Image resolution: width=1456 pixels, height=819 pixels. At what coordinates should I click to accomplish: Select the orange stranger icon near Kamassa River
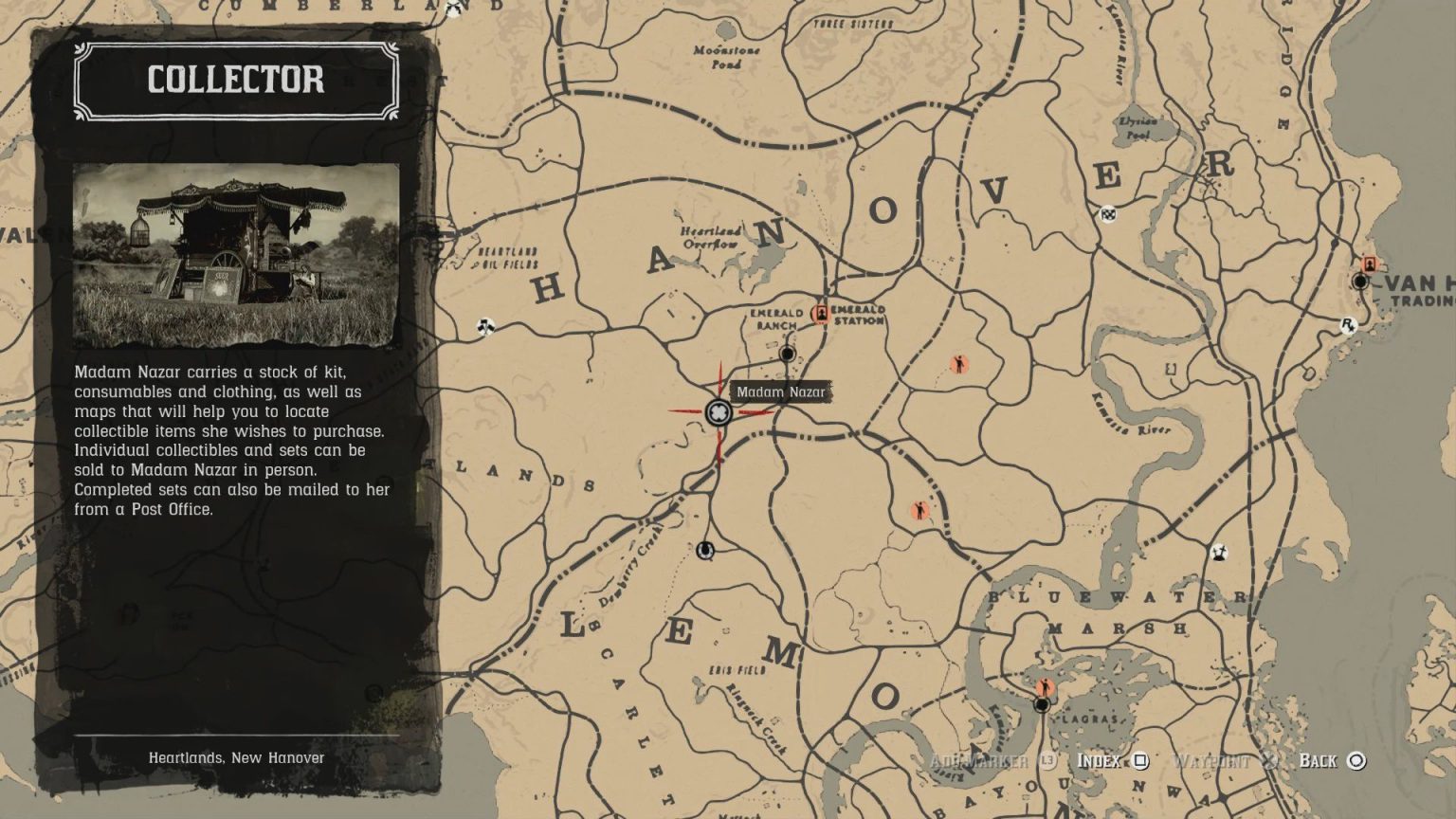pos(959,363)
